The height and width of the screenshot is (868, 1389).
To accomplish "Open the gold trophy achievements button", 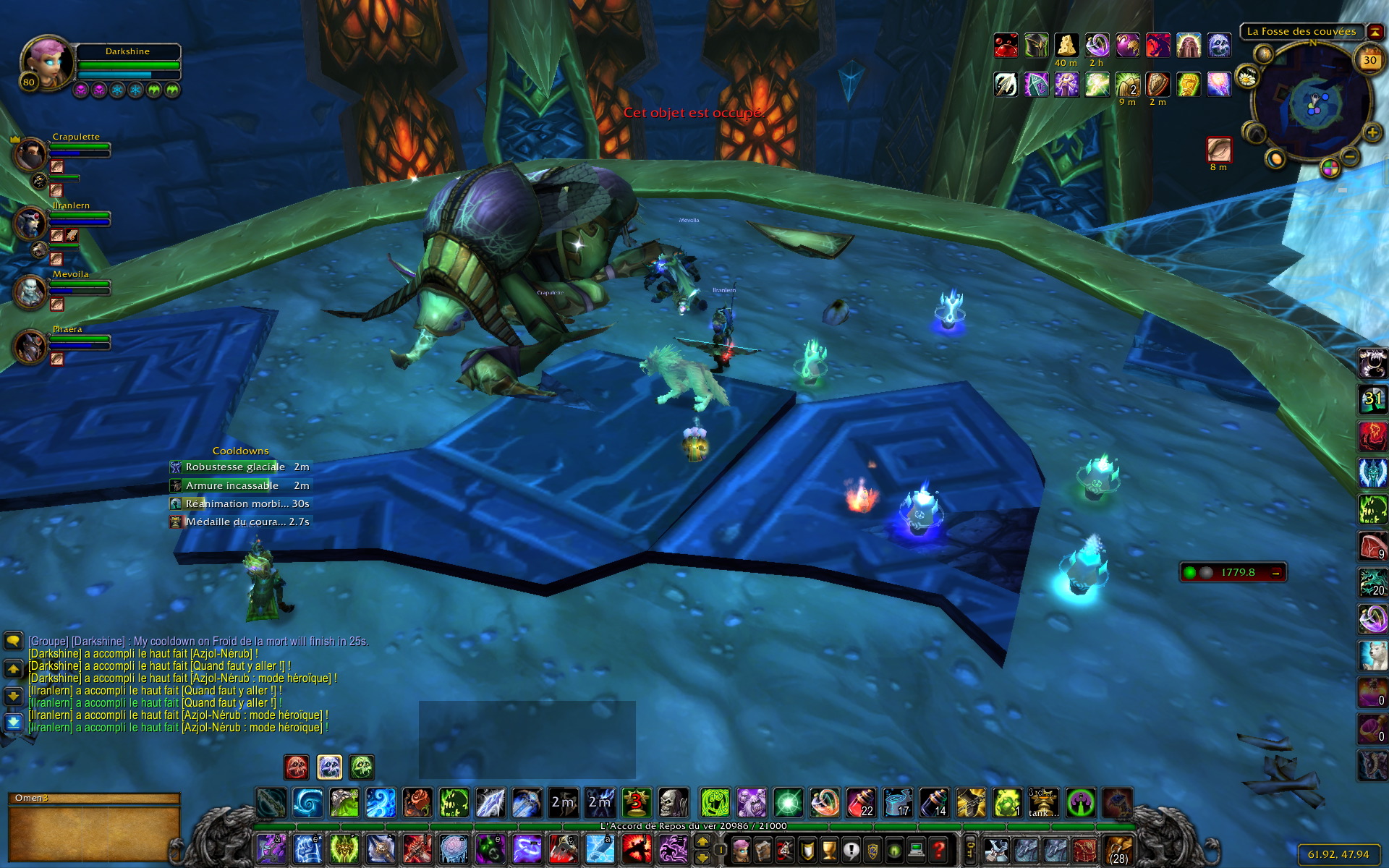I will click(x=829, y=849).
